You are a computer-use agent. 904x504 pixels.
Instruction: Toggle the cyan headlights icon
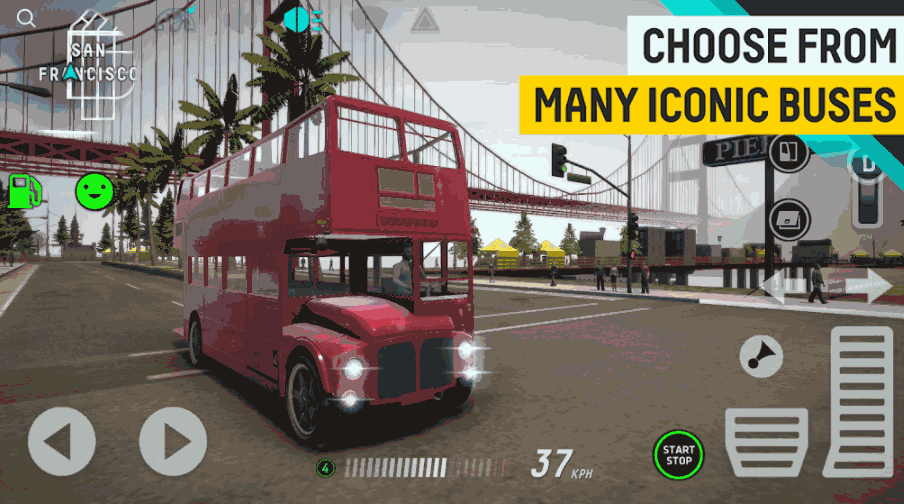point(302,19)
